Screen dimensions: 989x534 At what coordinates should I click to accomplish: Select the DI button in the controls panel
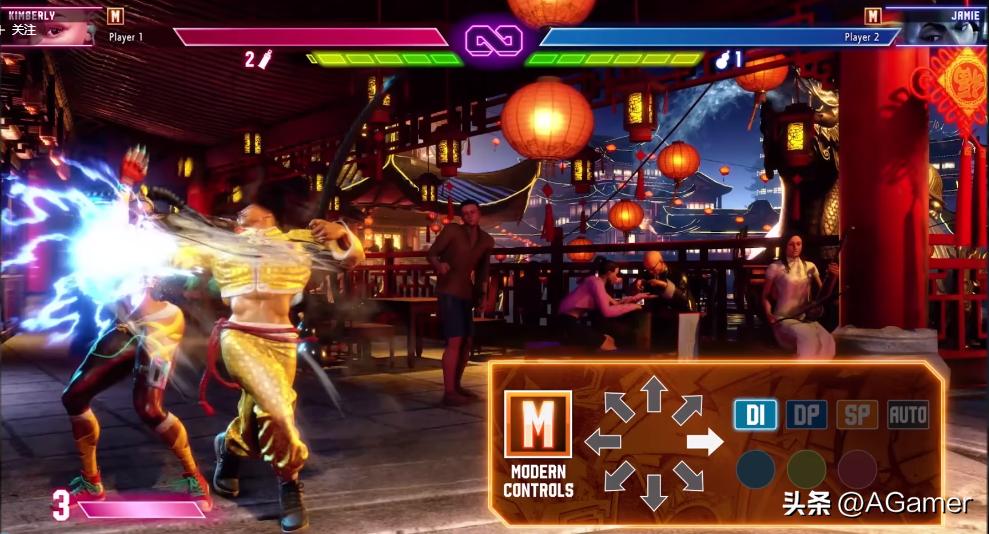[x=755, y=414]
